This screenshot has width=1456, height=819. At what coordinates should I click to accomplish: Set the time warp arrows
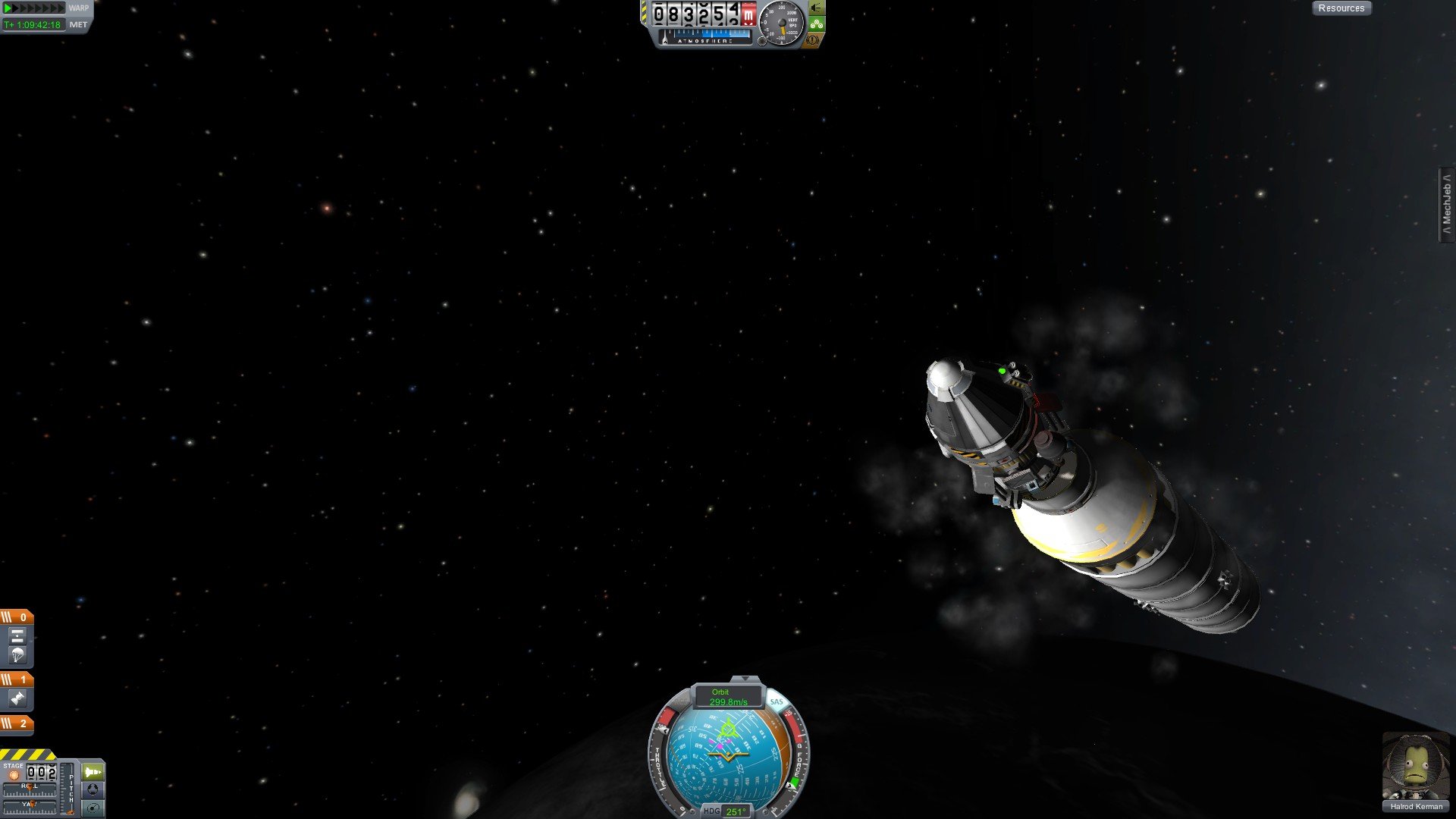pyautogui.click(x=35, y=8)
